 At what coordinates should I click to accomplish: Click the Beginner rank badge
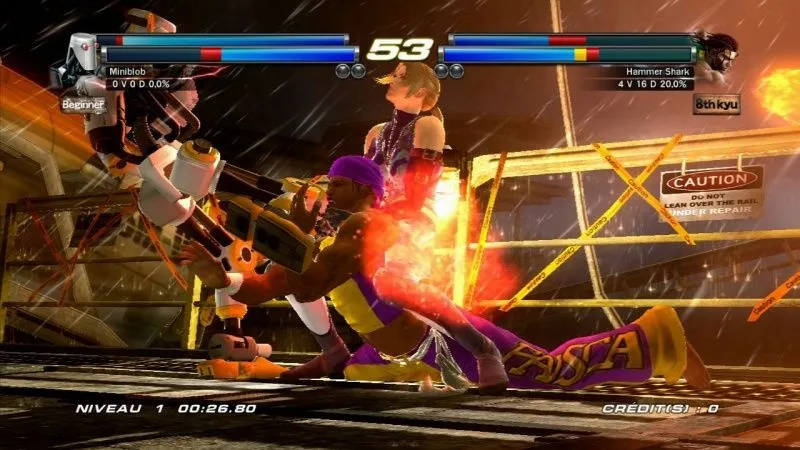click(x=81, y=104)
